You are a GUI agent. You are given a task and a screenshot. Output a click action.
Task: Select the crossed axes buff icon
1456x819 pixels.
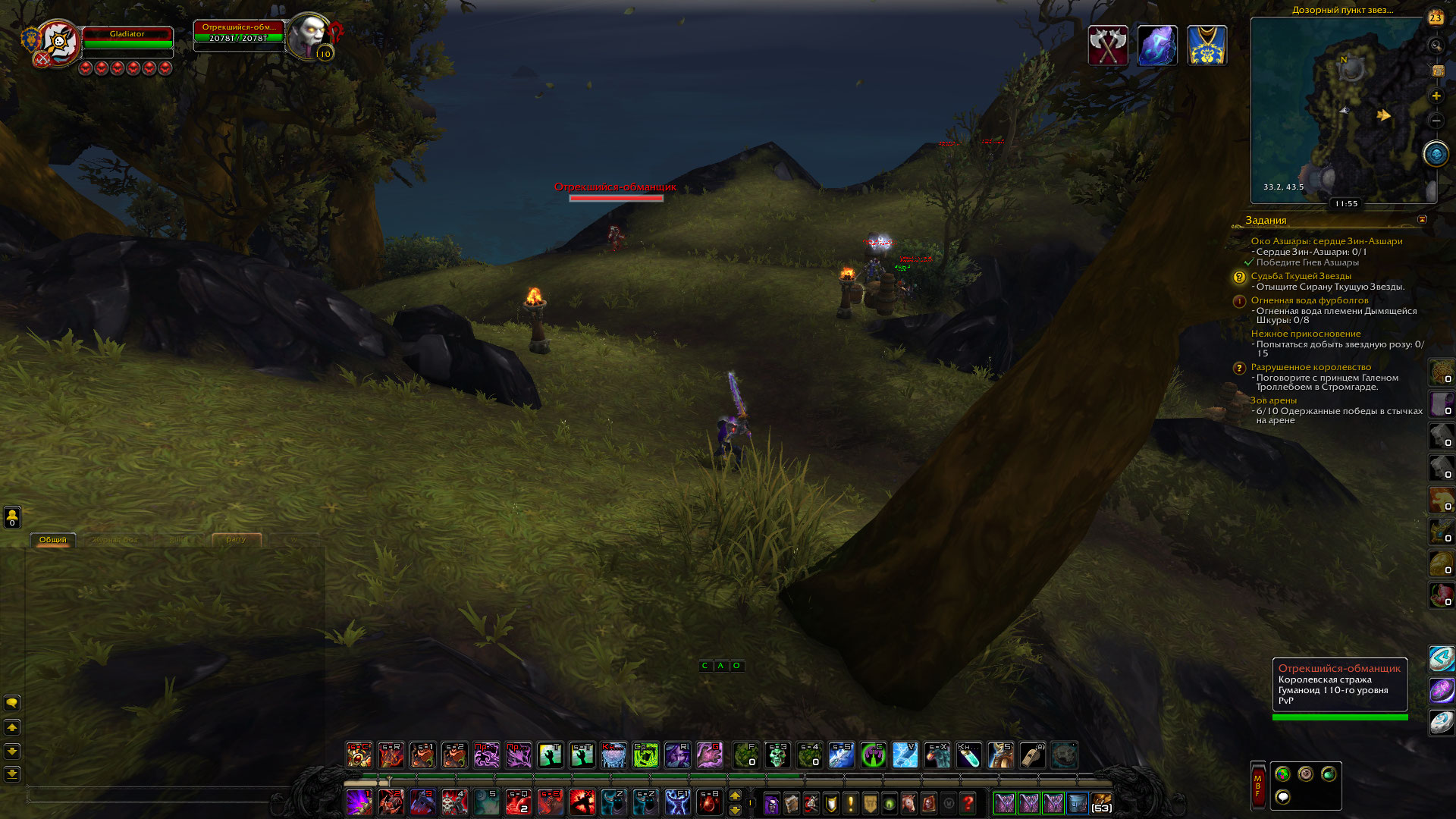coord(1108,45)
